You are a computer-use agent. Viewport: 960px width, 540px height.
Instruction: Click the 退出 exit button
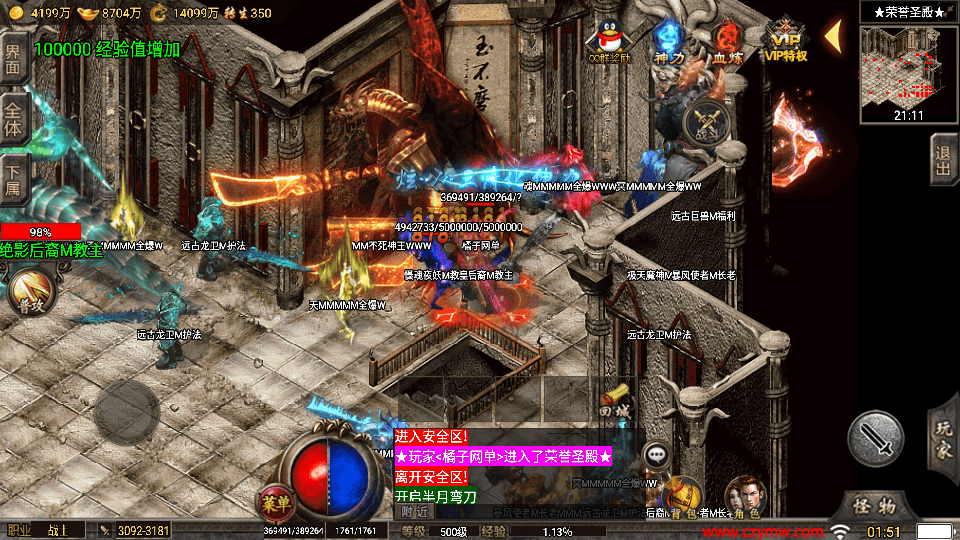point(943,161)
